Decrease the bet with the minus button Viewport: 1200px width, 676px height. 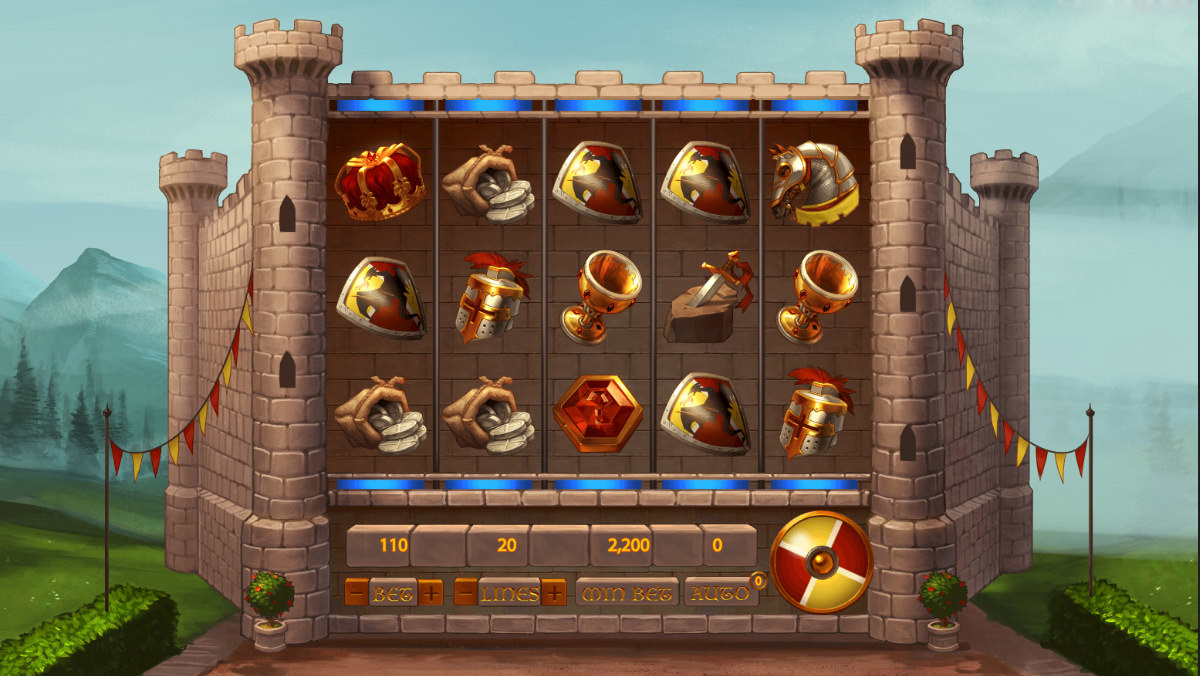(355, 593)
